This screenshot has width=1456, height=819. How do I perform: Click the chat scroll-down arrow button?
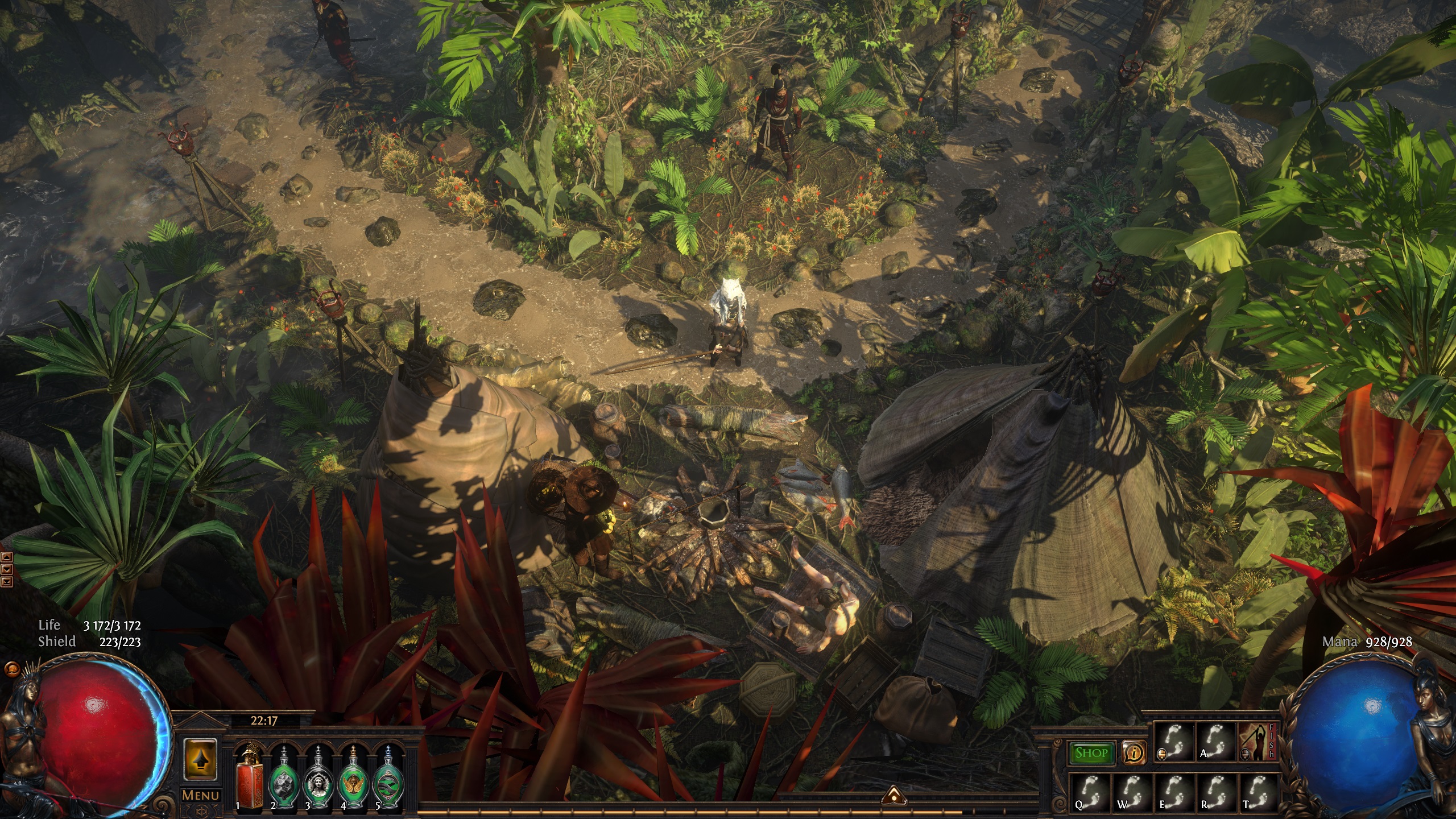pyautogui.click(x=7, y=569)
